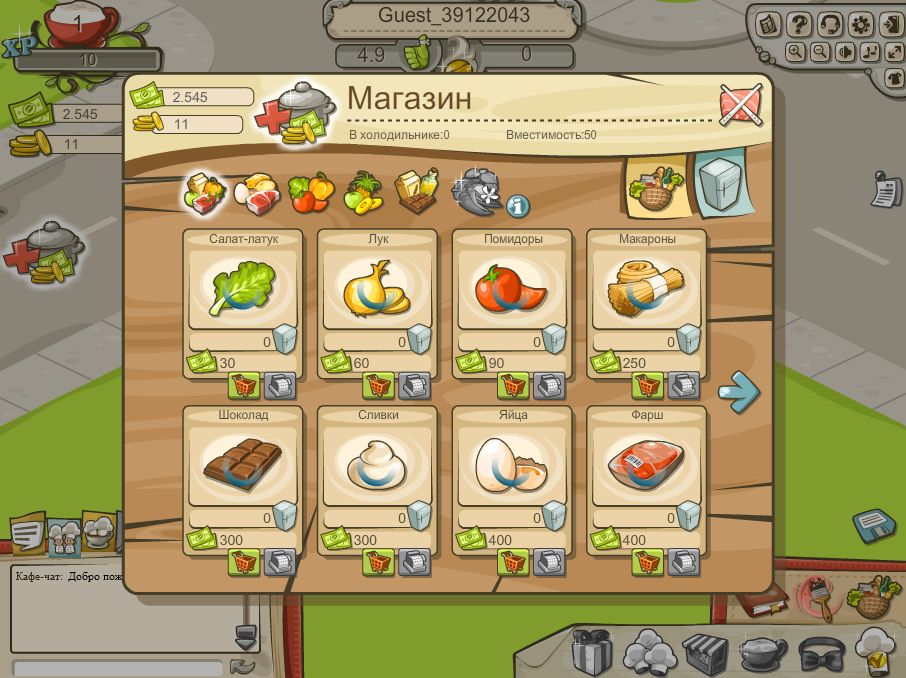Open help via the question mark button
The width and height of the screenshot is (906, 678).
coord(798,24)
